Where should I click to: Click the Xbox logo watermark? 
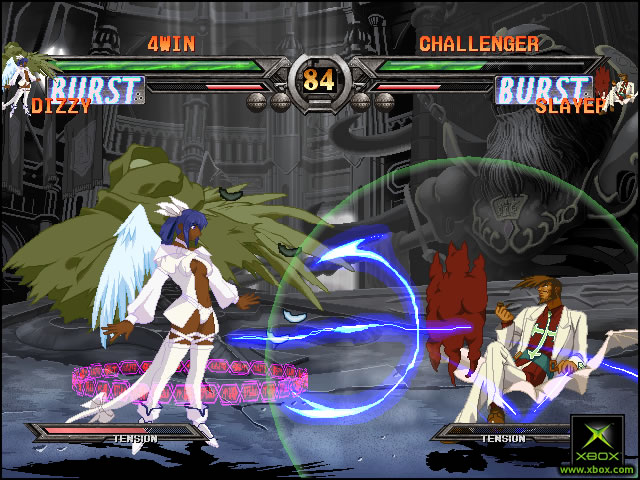coord(598,443)
